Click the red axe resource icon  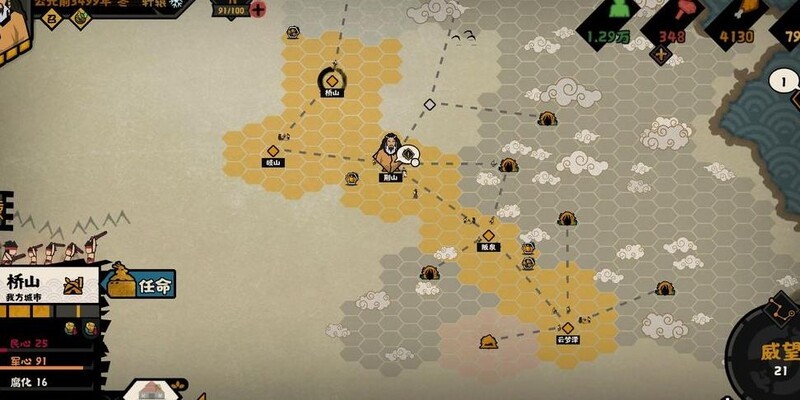point(682,12)
